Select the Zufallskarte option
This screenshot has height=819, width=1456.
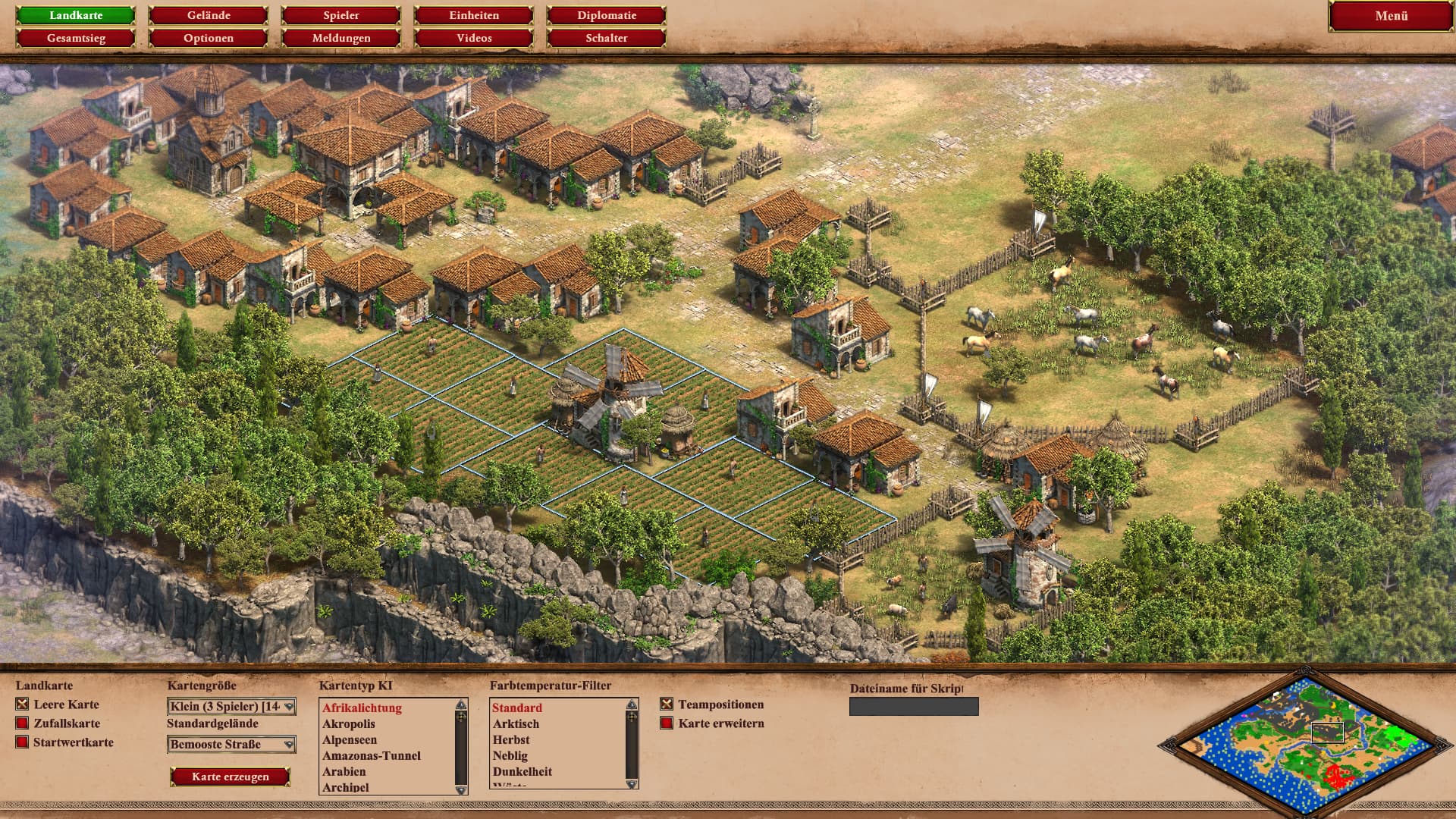22,723
